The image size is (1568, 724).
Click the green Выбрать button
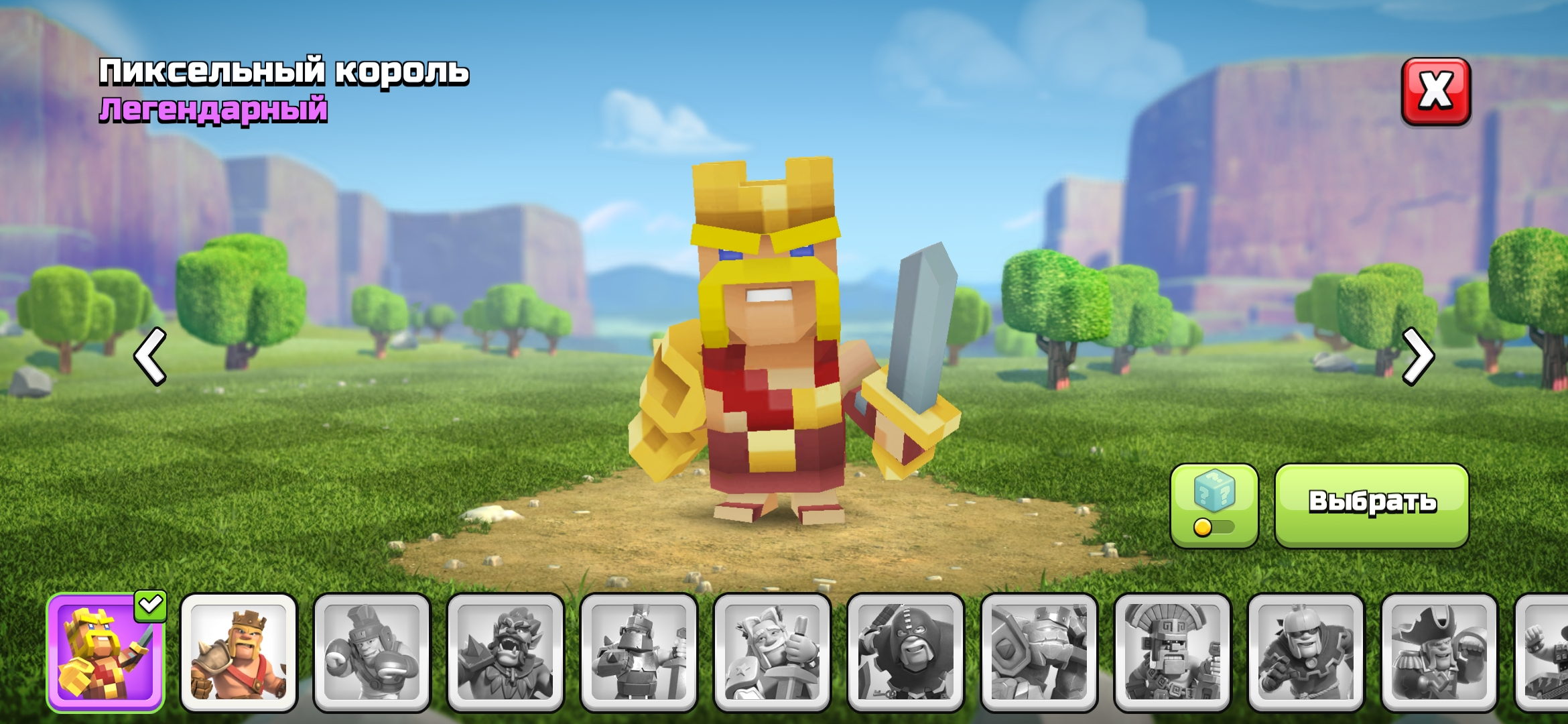click(x=1372, y=505)
